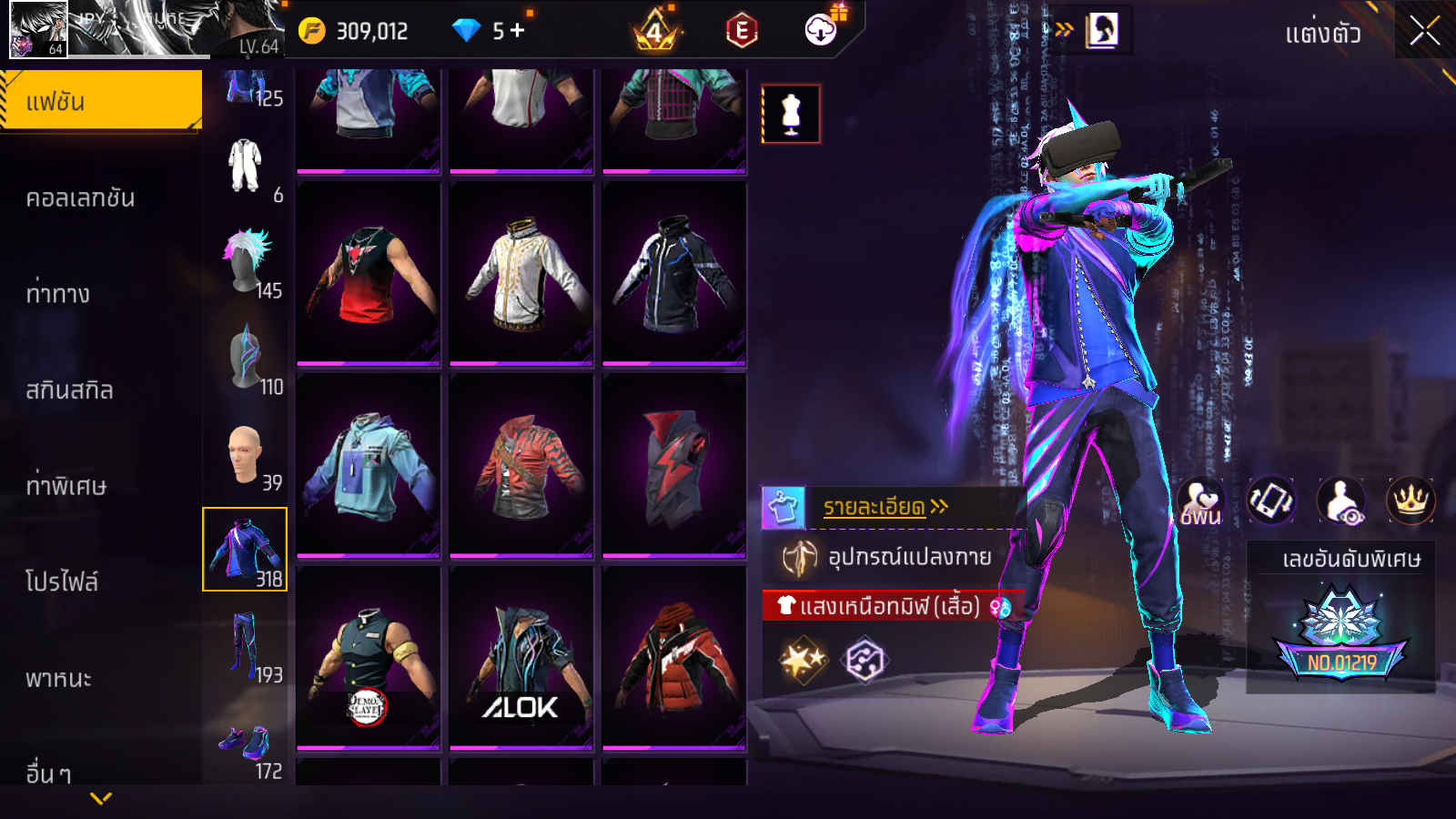Viewport: 1456px width, 819px height.
Task: Open the hair category showing 145
Action: pyautogui.click(x=246, y=262)
